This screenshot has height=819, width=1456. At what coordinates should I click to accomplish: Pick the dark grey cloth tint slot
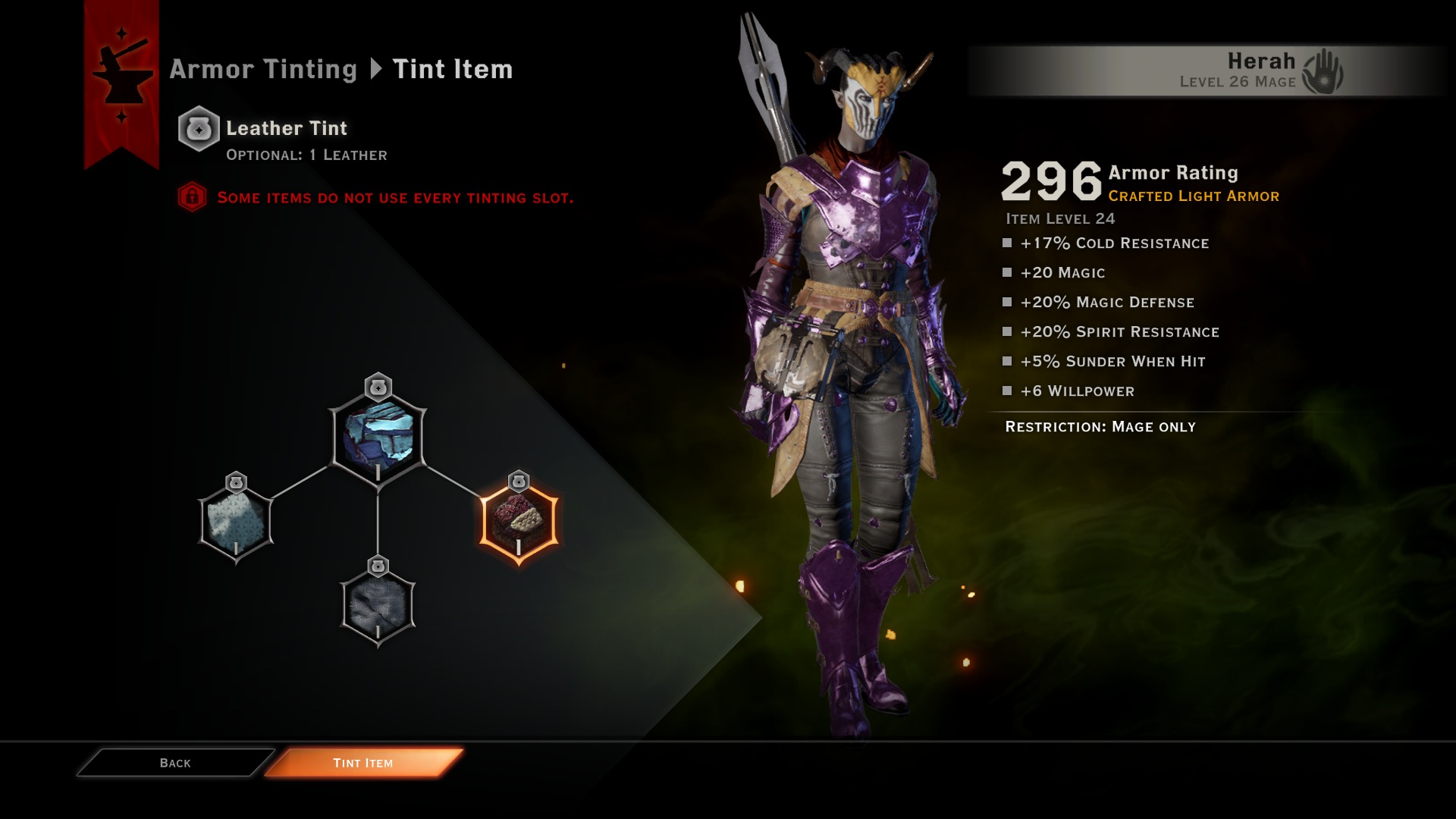[x=378, y=605]
